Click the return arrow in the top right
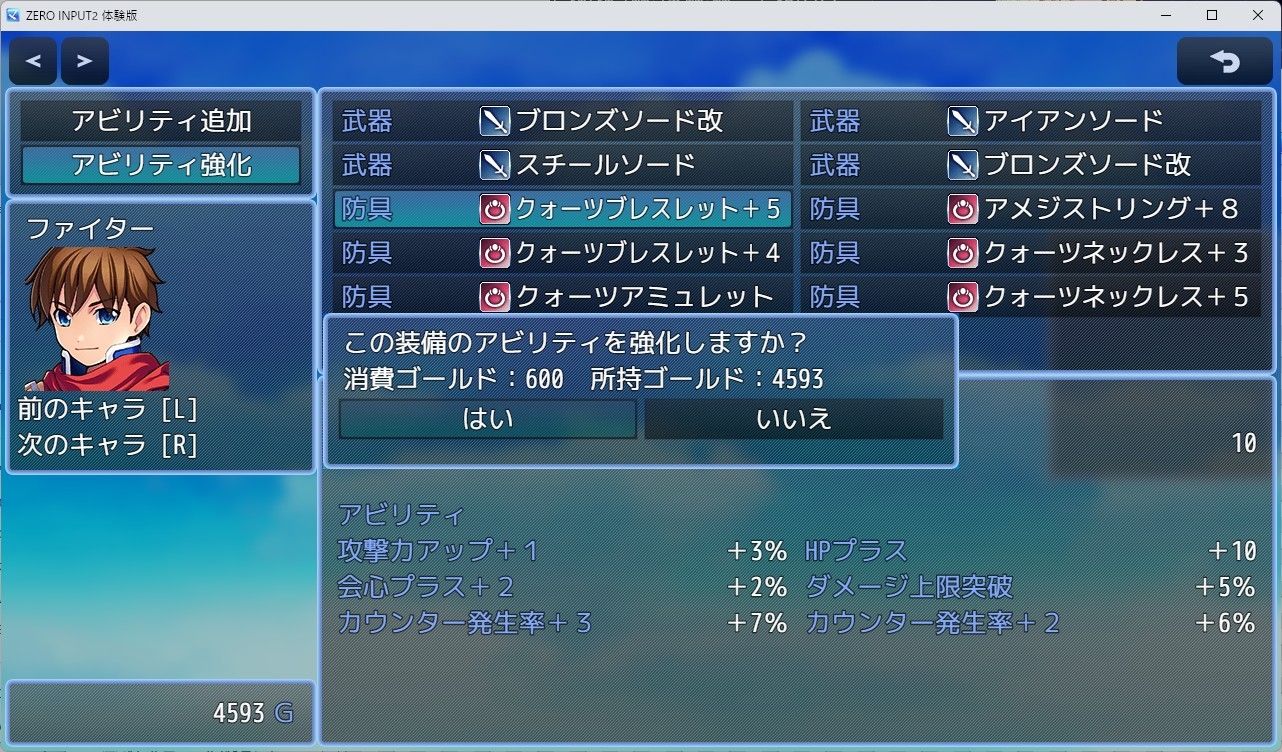The height and width of the screenshot is (752, 1282). click(1224, 60)
